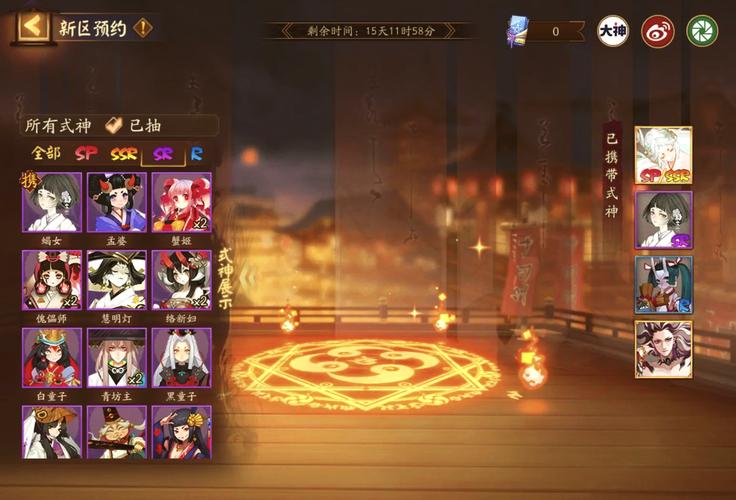The image size is (736, 500).
Task: Select the blue summon ticket icon
Action: 518,30
